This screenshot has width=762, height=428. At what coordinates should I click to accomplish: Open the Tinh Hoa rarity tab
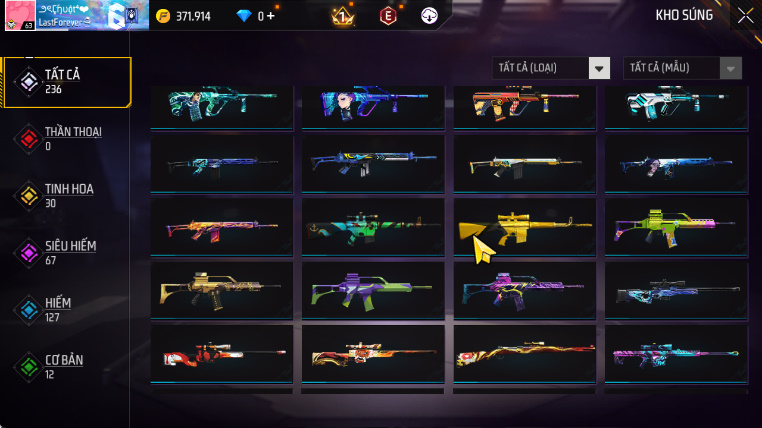click(x=66, y=196)
